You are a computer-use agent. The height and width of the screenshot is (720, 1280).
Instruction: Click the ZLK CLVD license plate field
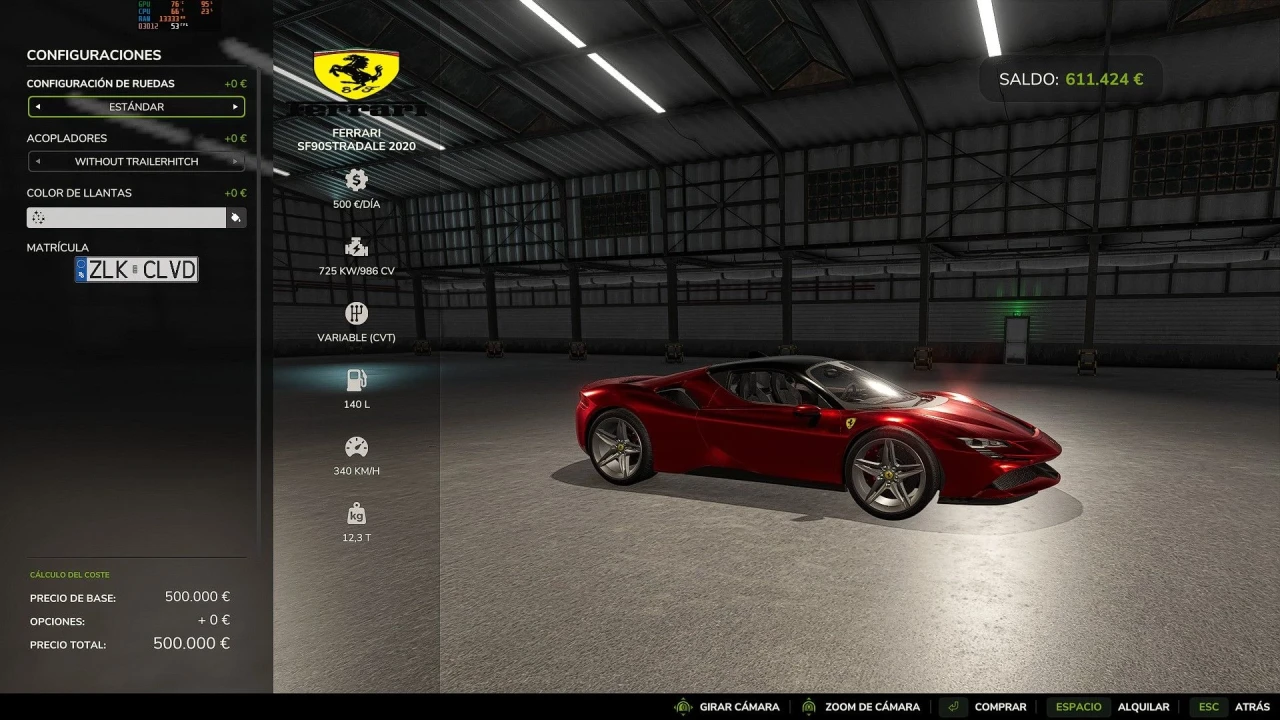(x=140, y=269)
